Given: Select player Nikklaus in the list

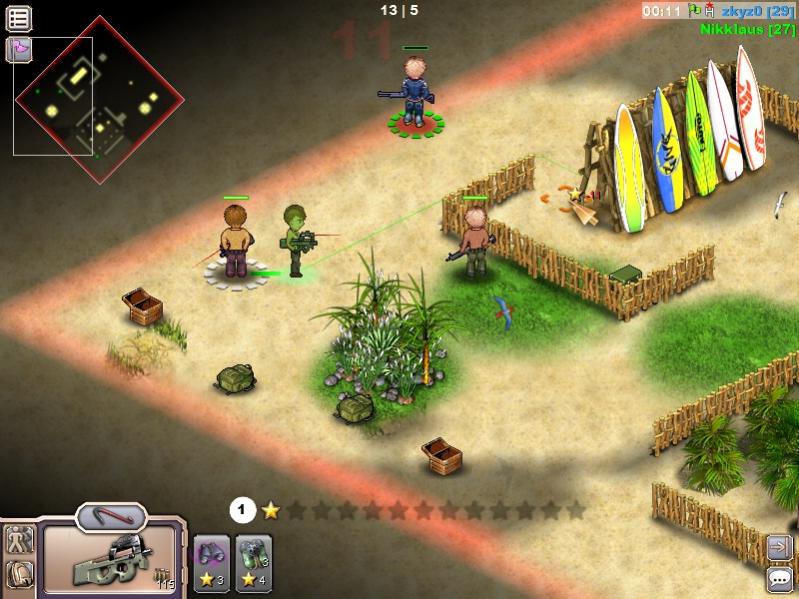Looking at the screenshot, I should pyautogui.click(x=747, y=29).
